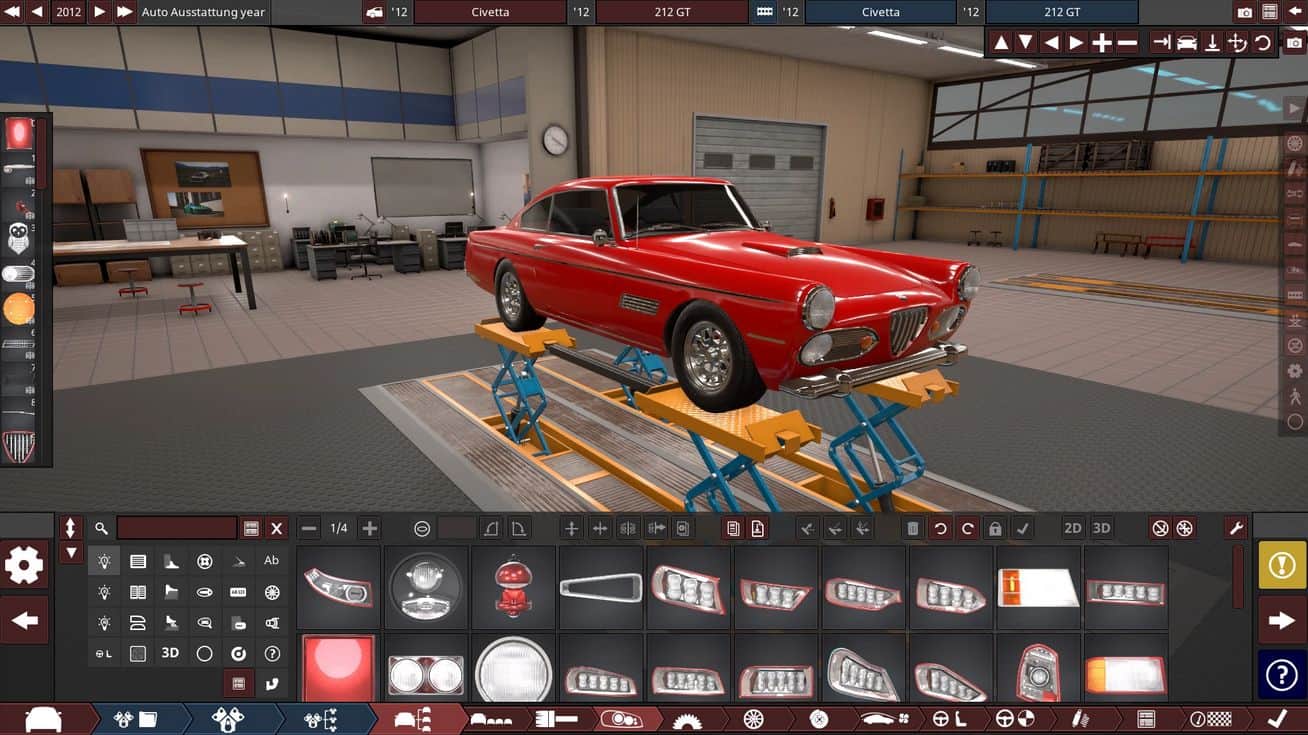The width and height of the screenshot is (1308, 735).
Task: Open the final checkmark tab
Action: coord(1276,719)
